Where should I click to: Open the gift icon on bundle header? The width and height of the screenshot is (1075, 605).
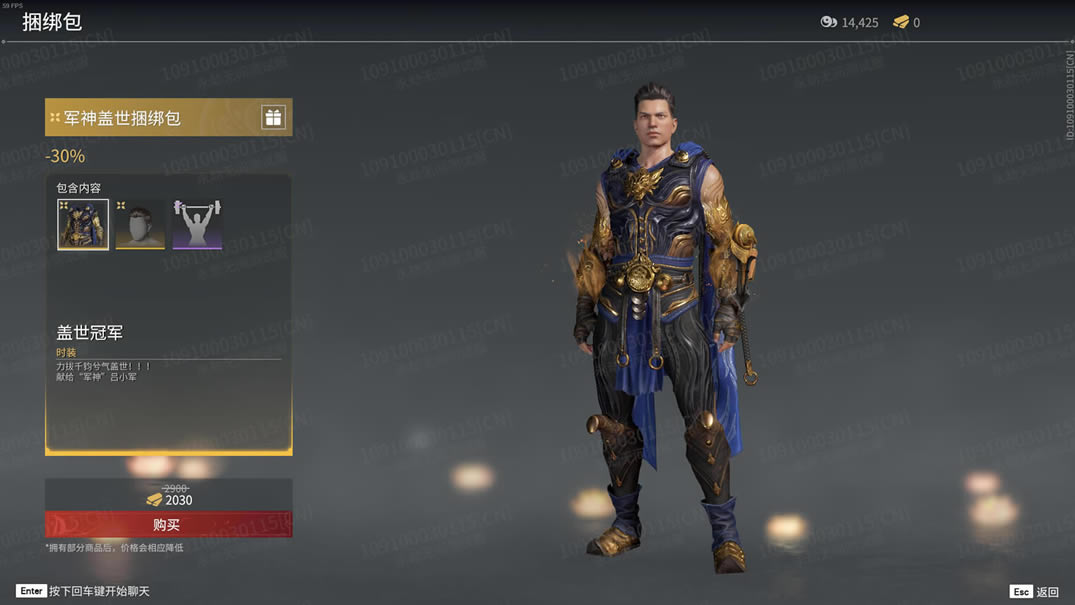pyautogui.click(x=273, y=117)
